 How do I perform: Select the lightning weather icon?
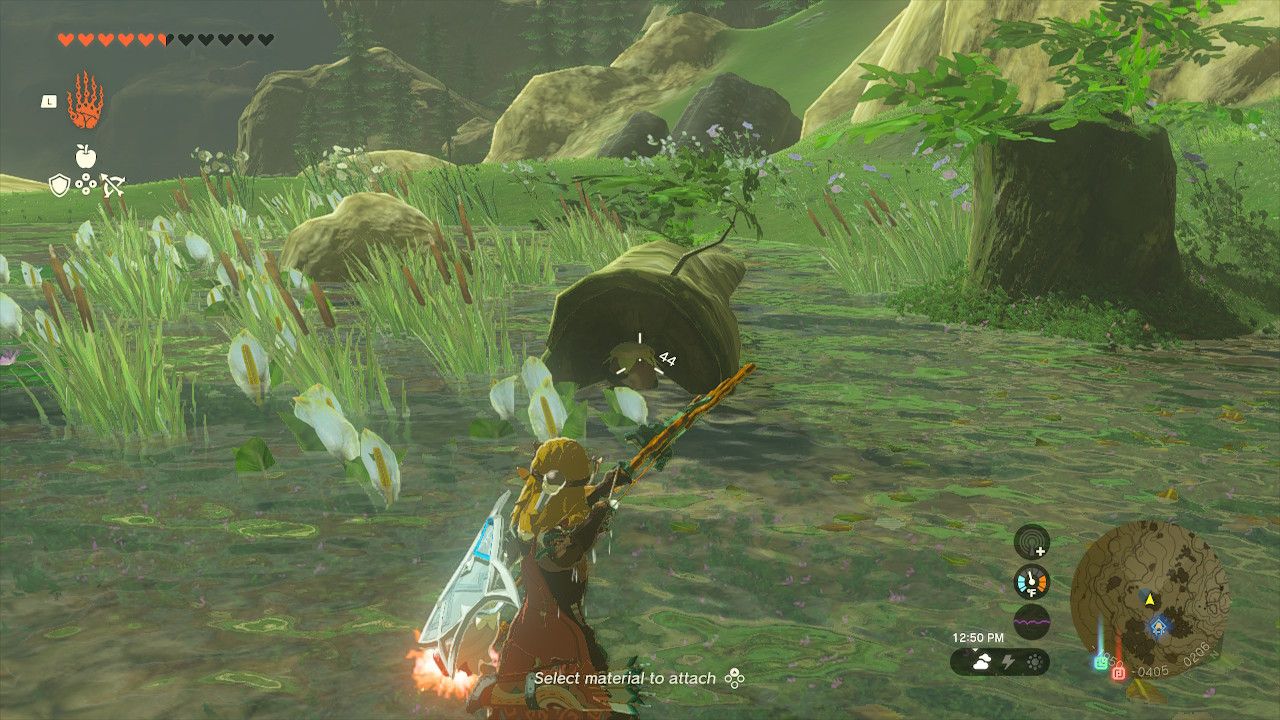[1007, 661]
